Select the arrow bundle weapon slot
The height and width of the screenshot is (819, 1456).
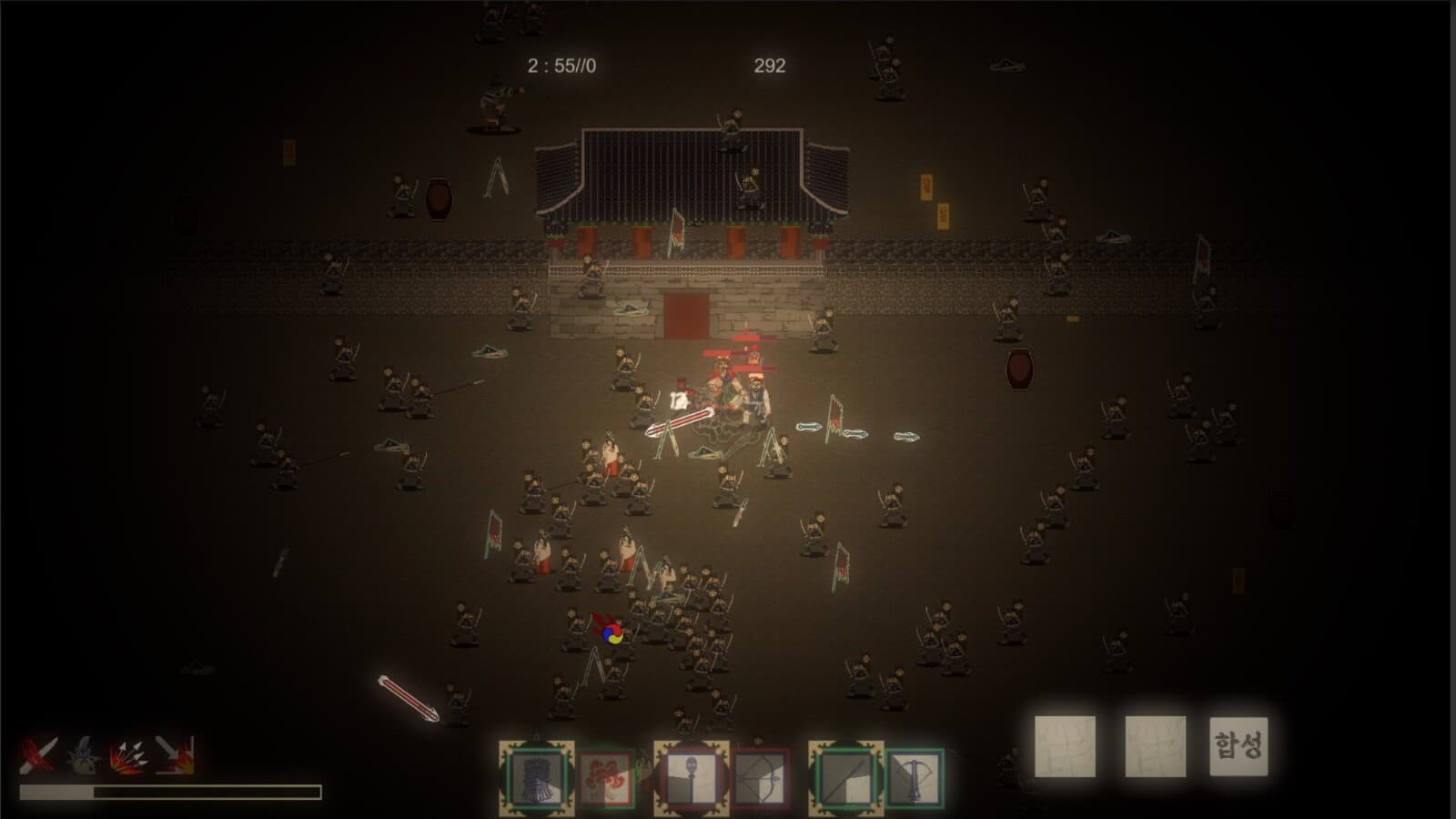pos(537,779)
